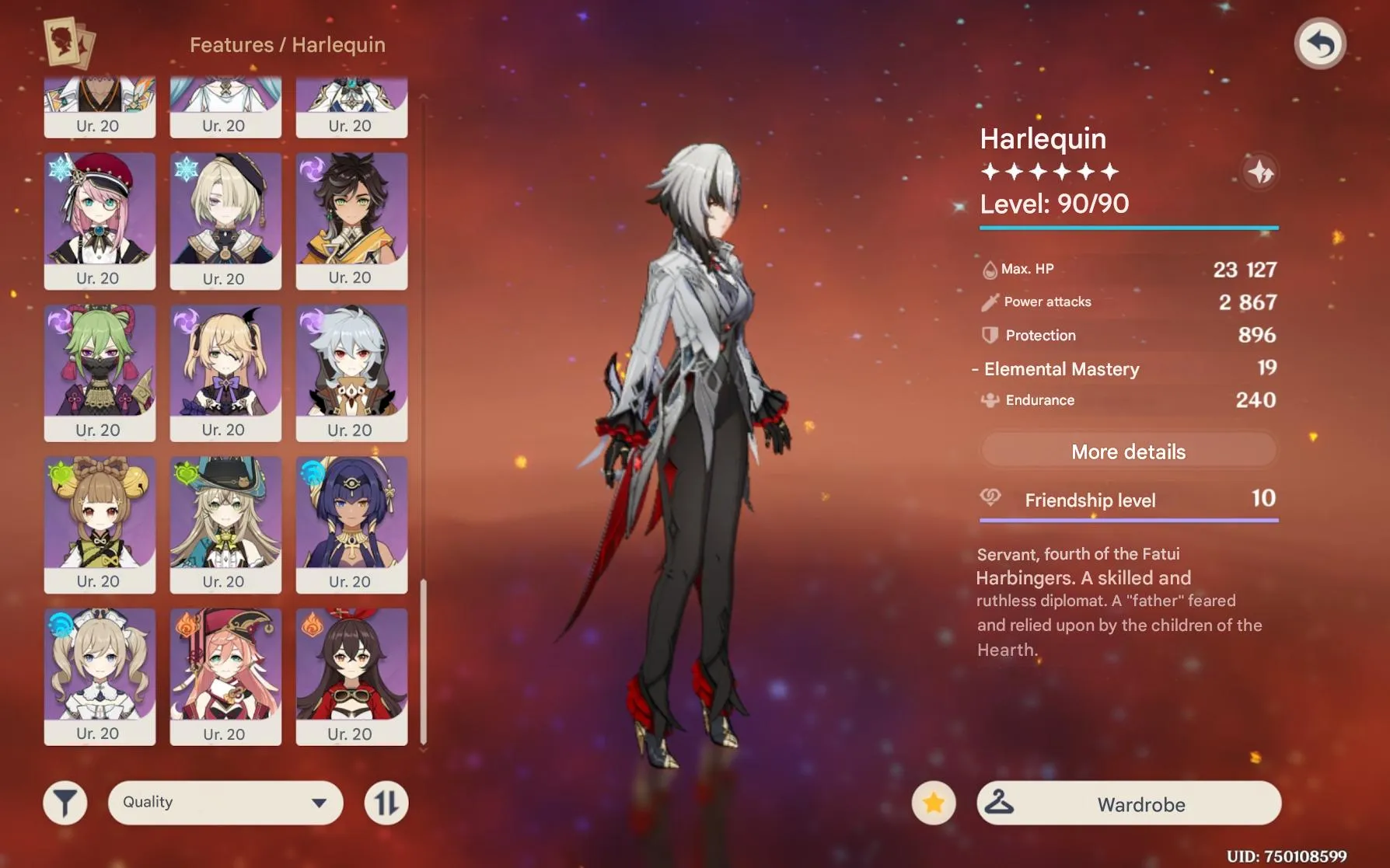
Task: Click the blue level progress bar
Action: (1128, 228)
